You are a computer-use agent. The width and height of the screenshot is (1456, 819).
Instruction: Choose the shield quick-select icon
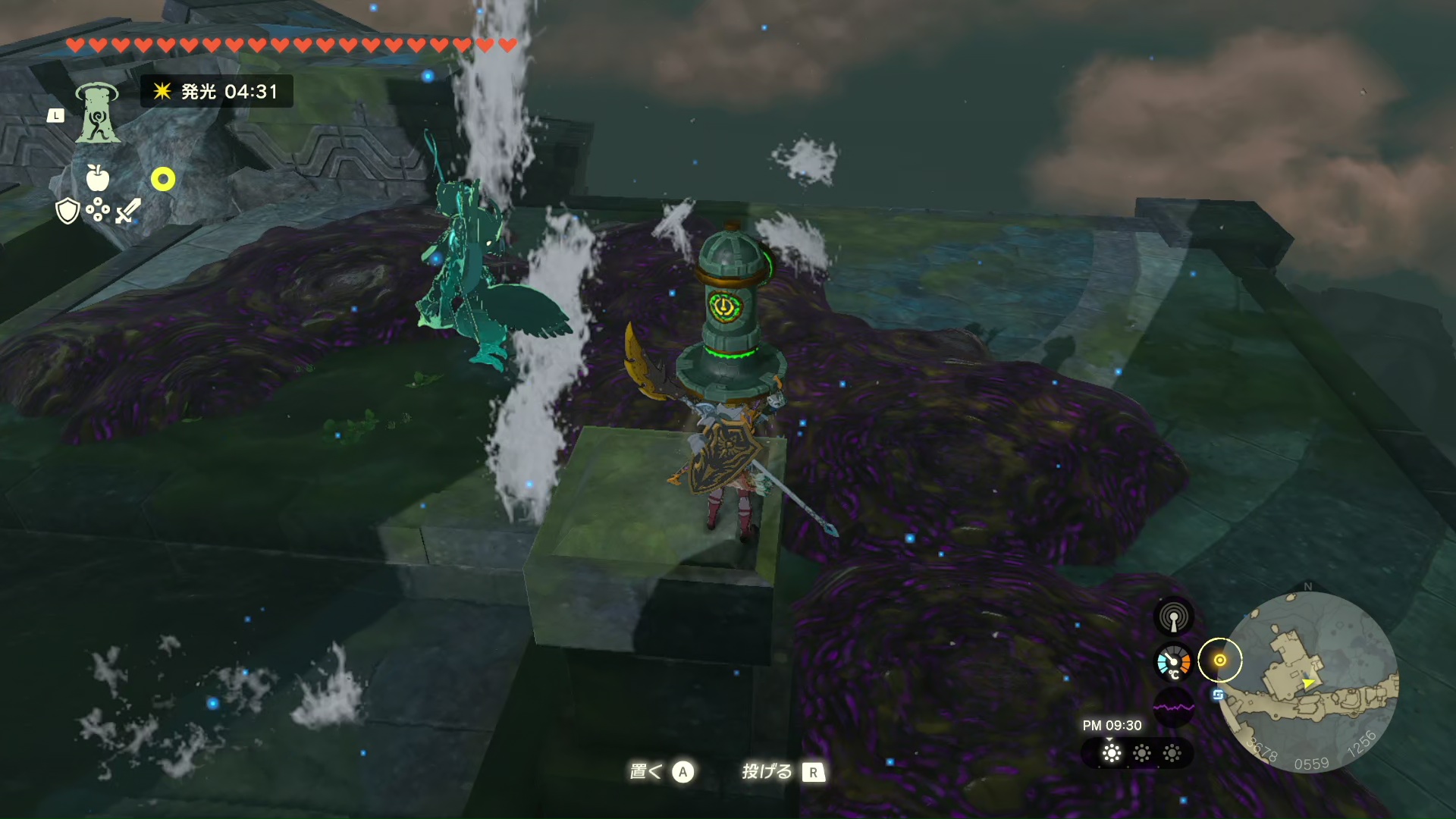(67, 211)
